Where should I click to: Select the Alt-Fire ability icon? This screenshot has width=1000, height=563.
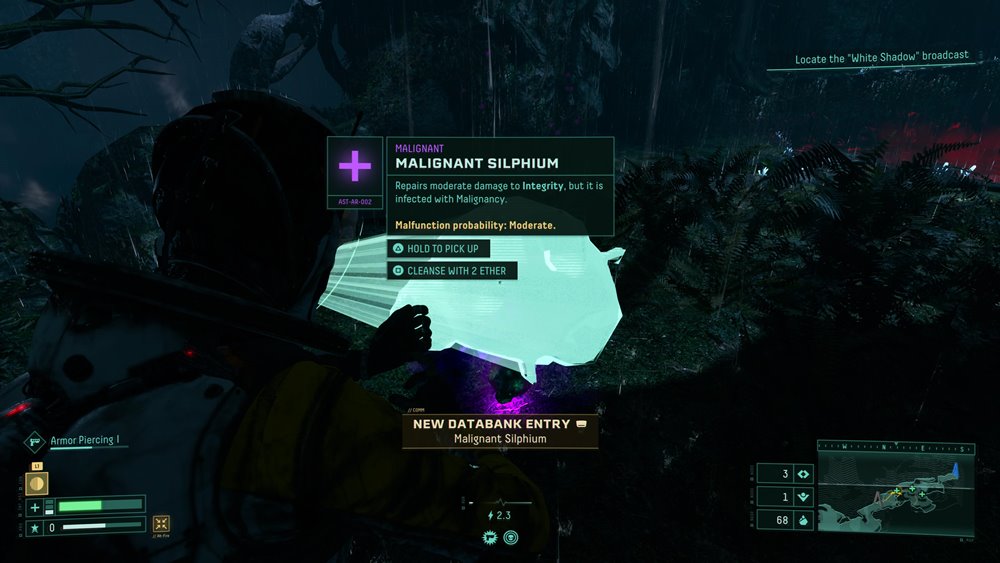pyautogui.click(x=160, y=524)
